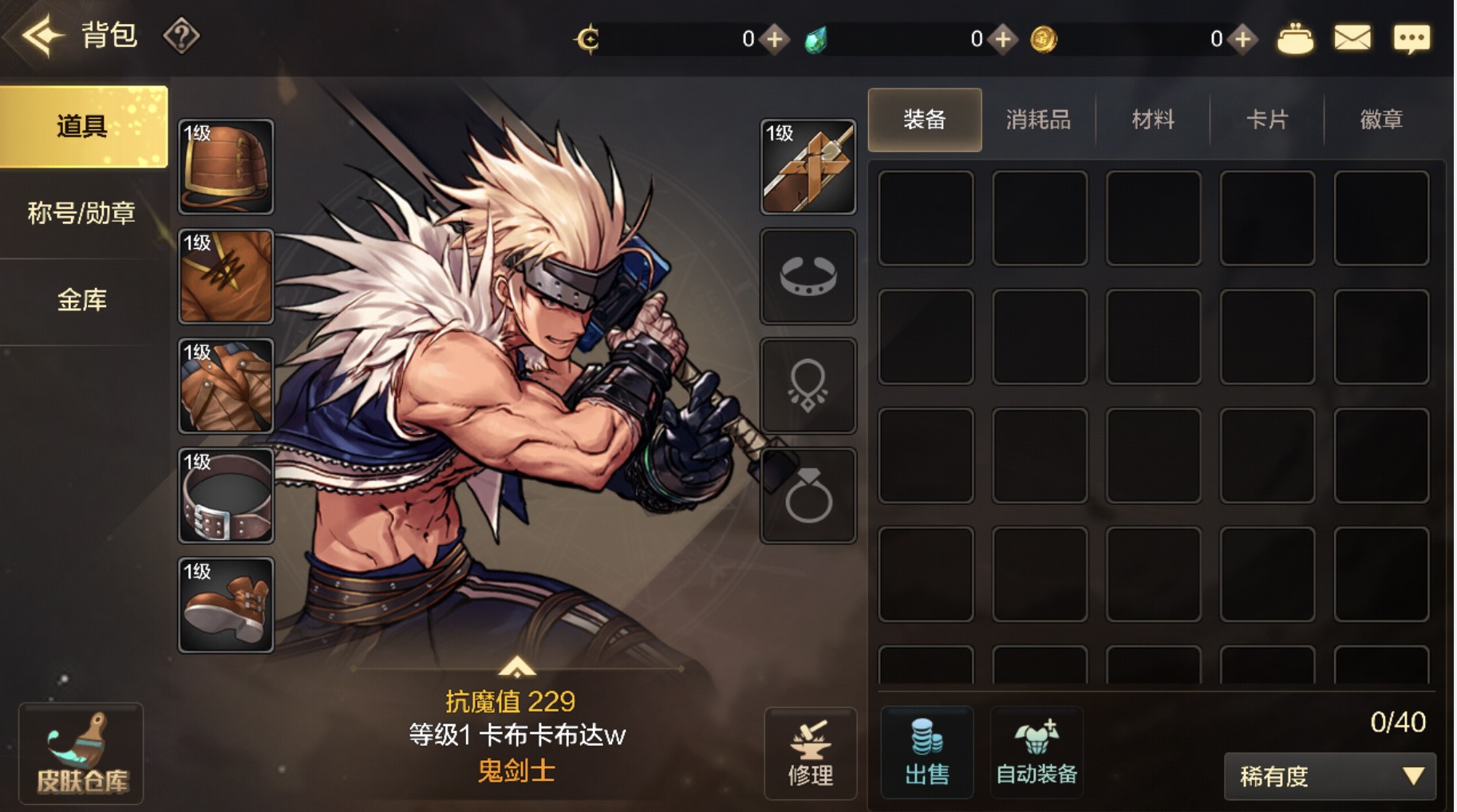Open the 皮肤仓库 skin storage
The width and height of the screenshot is (1457, 812).
(x=81, y=753)
